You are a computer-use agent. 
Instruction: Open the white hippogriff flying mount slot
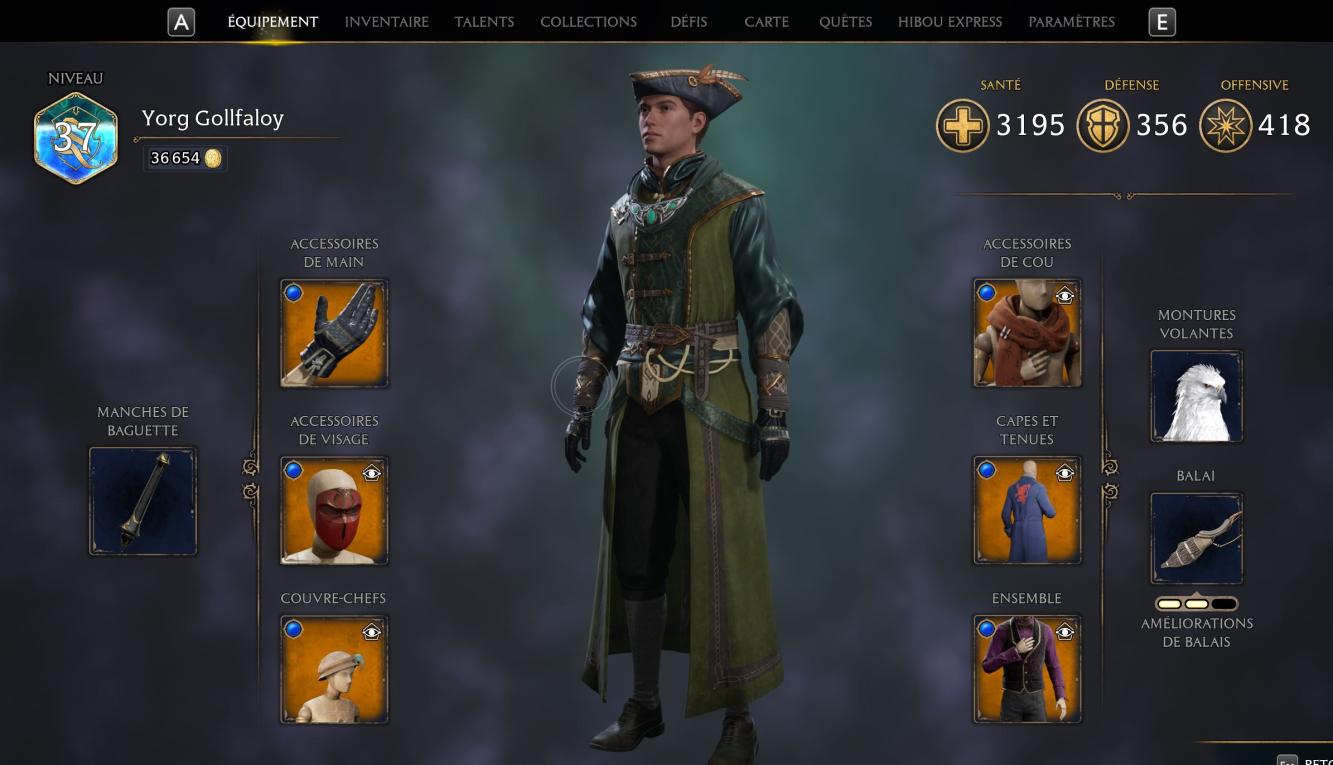click(1196, 396)
